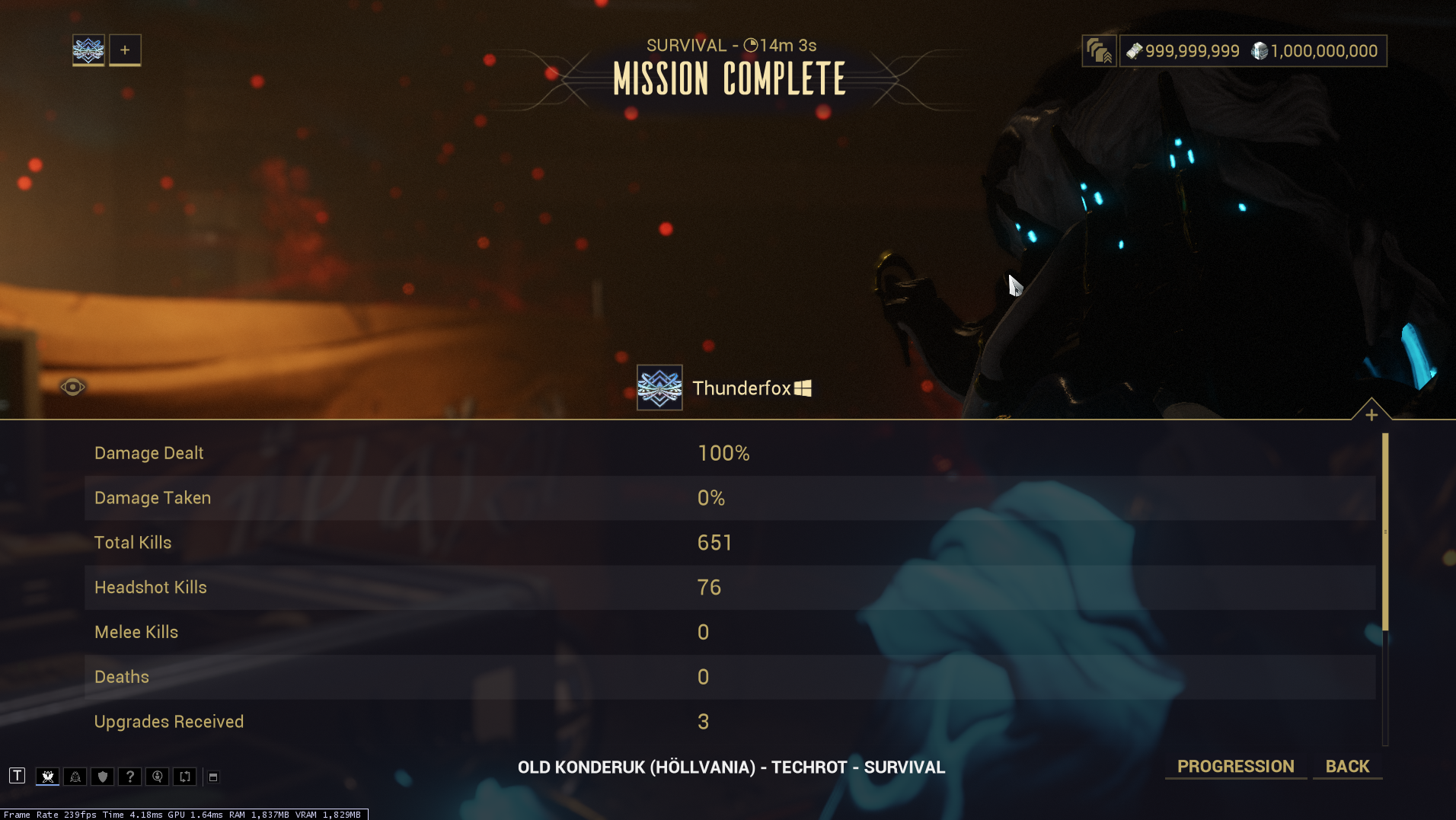Open the question mark chat tab
Image resolution: width=1456 pixels, height=820 pixels.
(130, 777)
